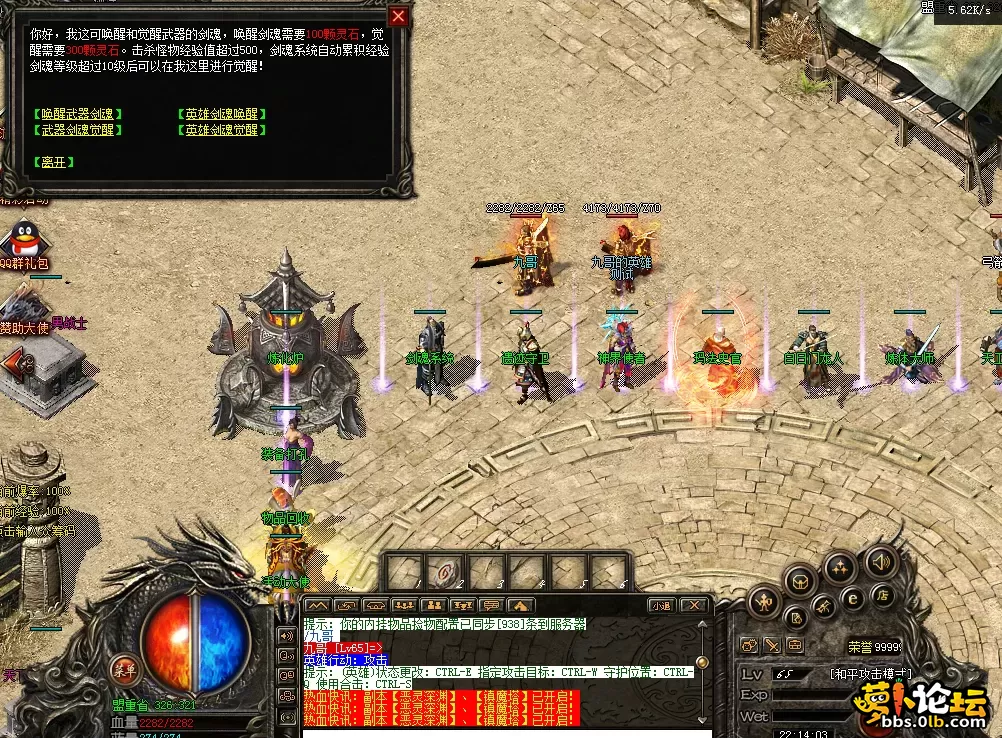Switch attack mode via 和平攻击模式 label

click(872, 674)
